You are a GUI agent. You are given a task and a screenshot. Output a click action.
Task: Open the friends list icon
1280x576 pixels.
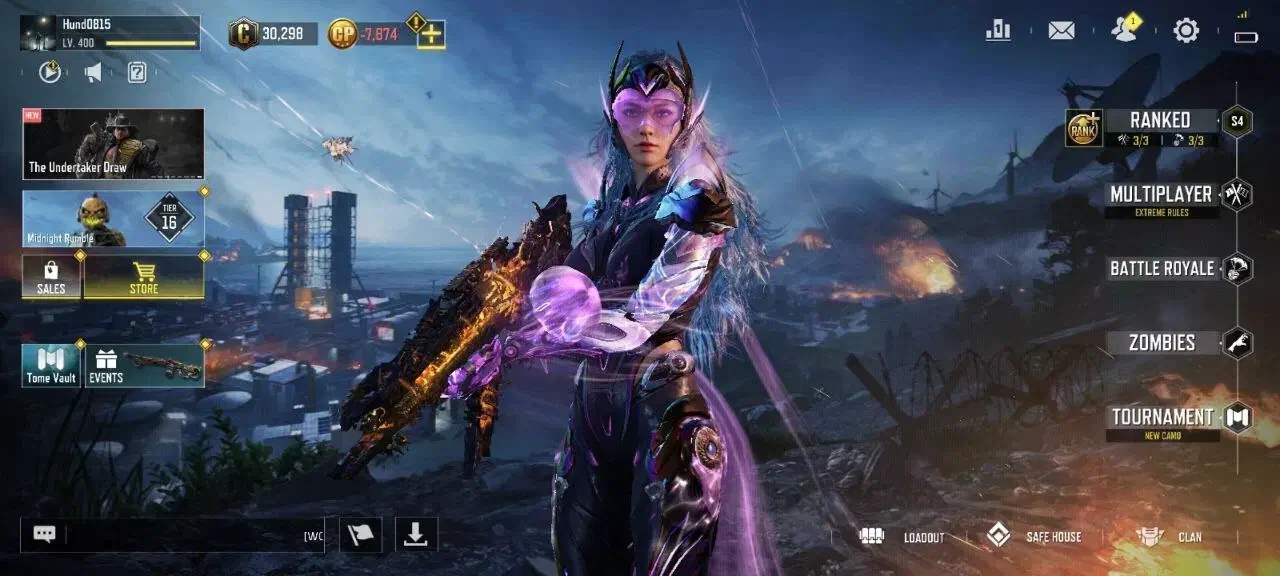coord(1124,30)
